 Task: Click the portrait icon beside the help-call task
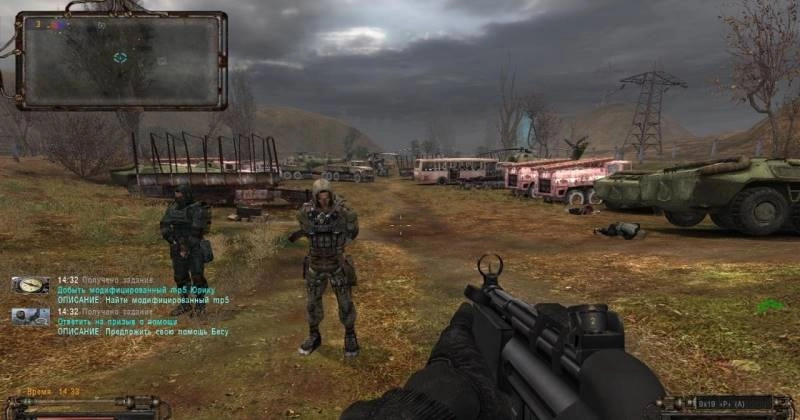31,315
